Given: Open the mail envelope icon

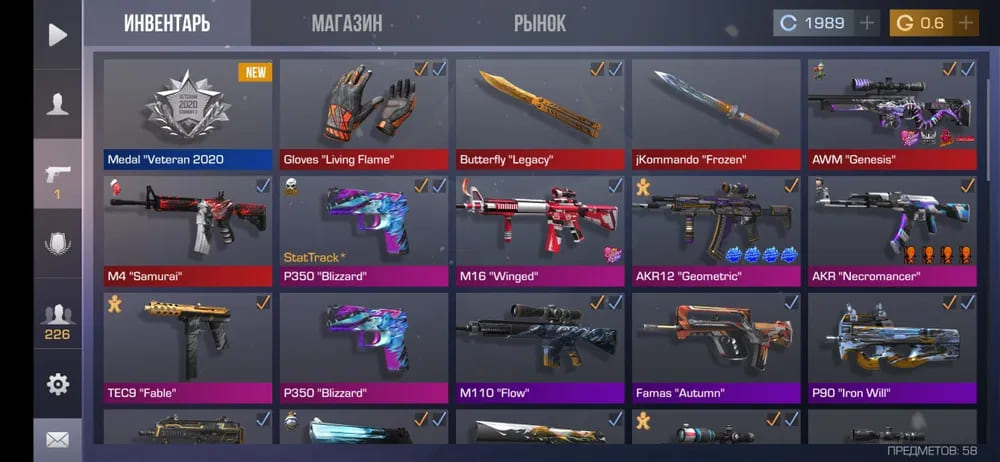Looking at the screenshot, I should pos(58,439).
